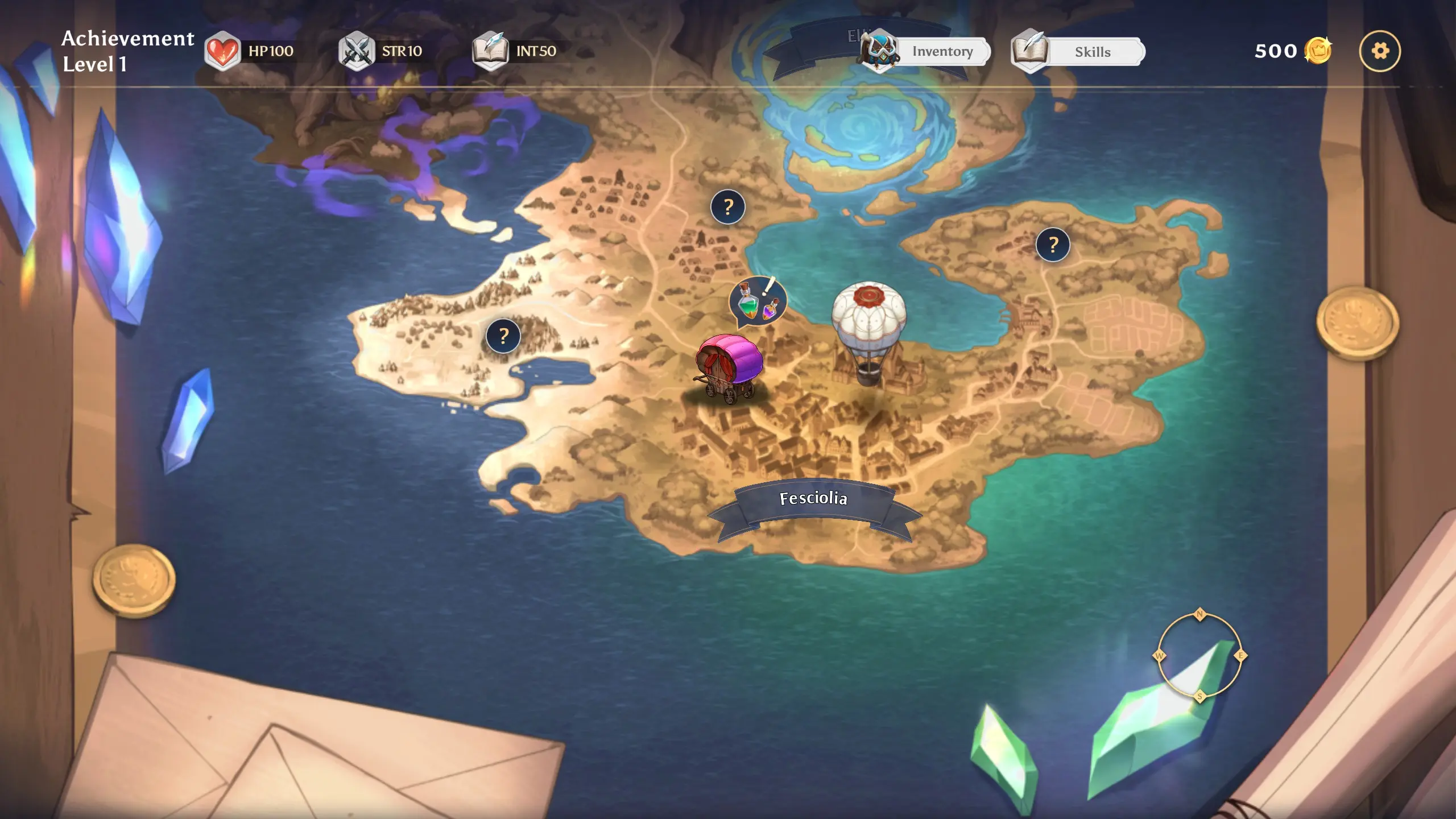Choose the hot air balloon marker
Viewport: 1456px width, 819px height.
point(868,330)
